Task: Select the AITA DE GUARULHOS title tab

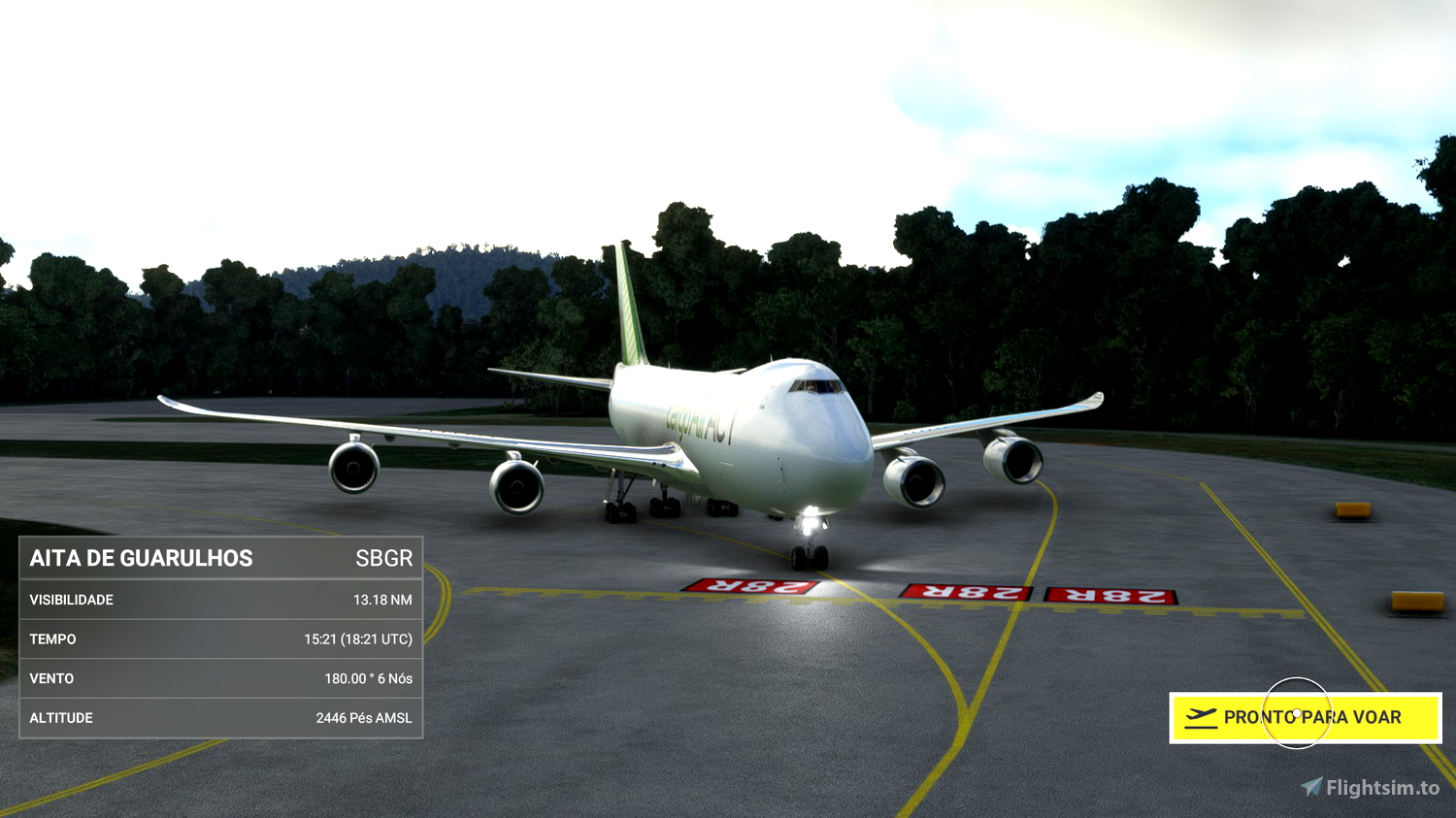Action: click(140, 558)
